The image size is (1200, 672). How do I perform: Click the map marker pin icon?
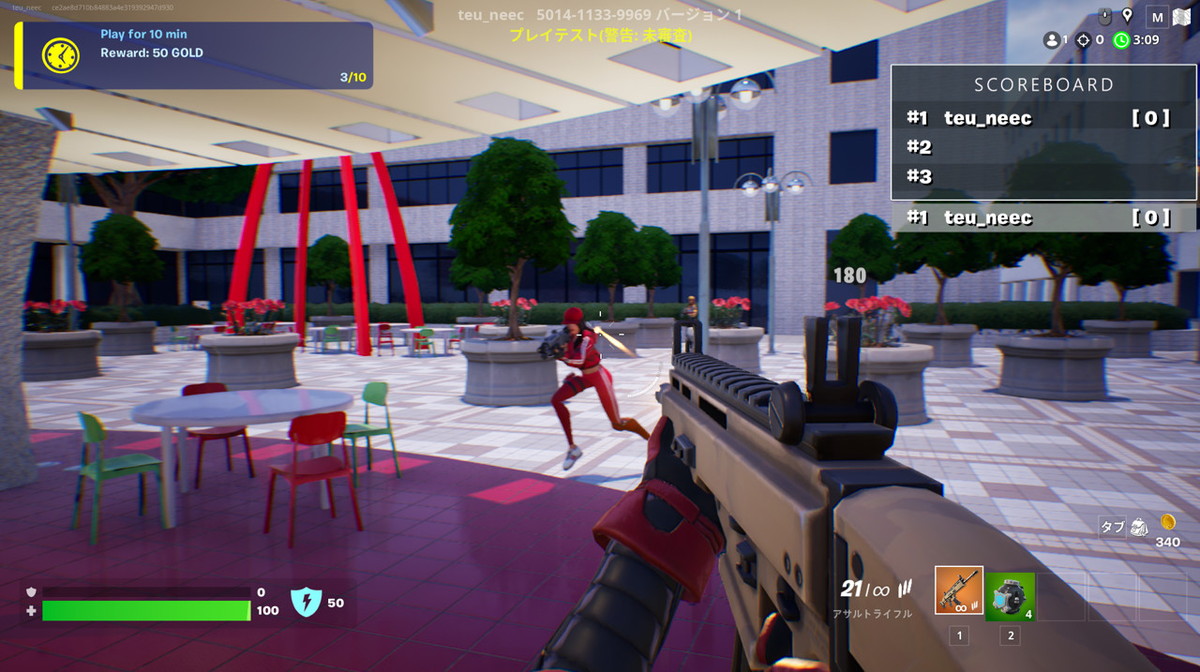click(1127, 16)
